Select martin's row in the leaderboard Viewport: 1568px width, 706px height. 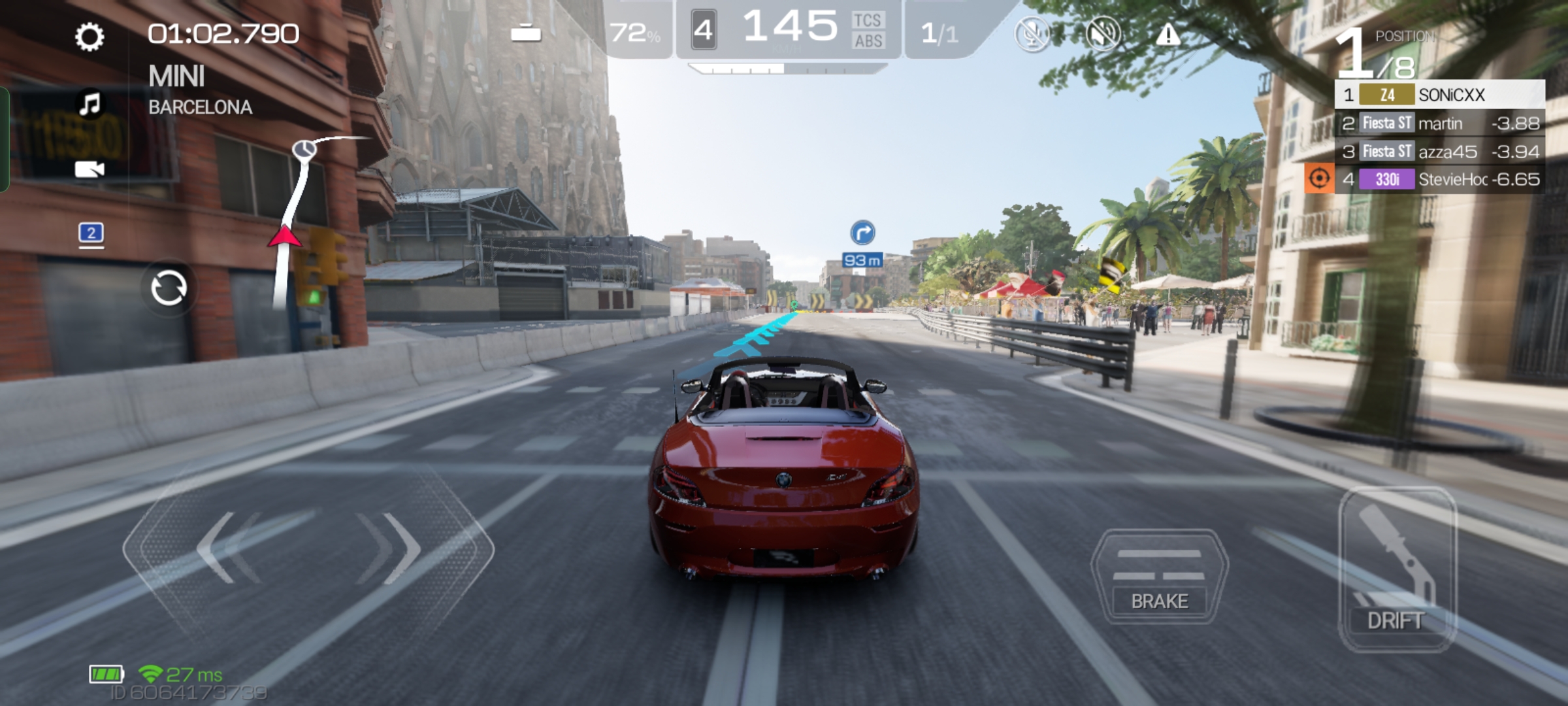point(1440,123)
